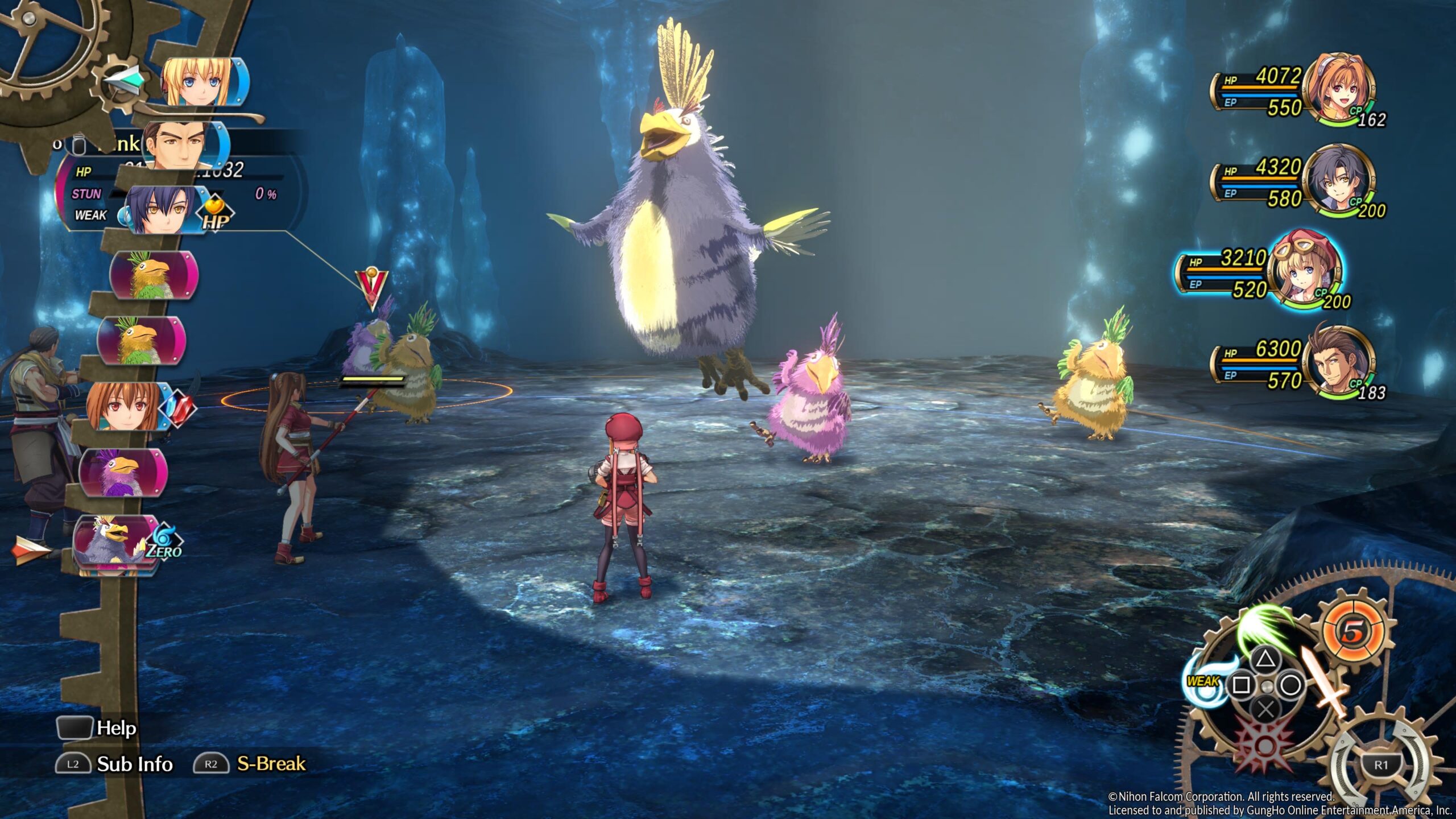
Task: Inspect the Zero arts turn bonus icon
Action: tap(164, 541)
